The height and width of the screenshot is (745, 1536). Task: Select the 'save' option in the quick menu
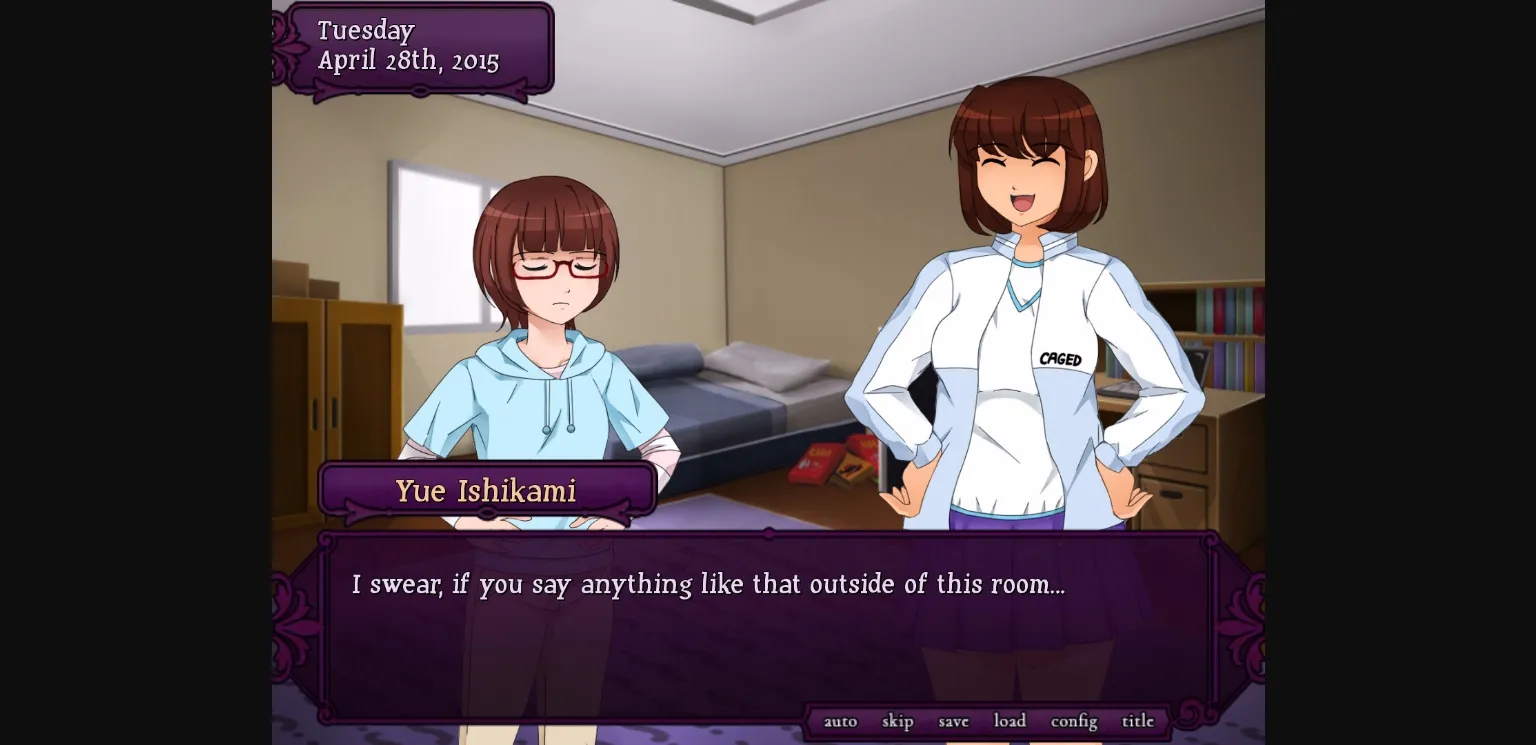953,720
